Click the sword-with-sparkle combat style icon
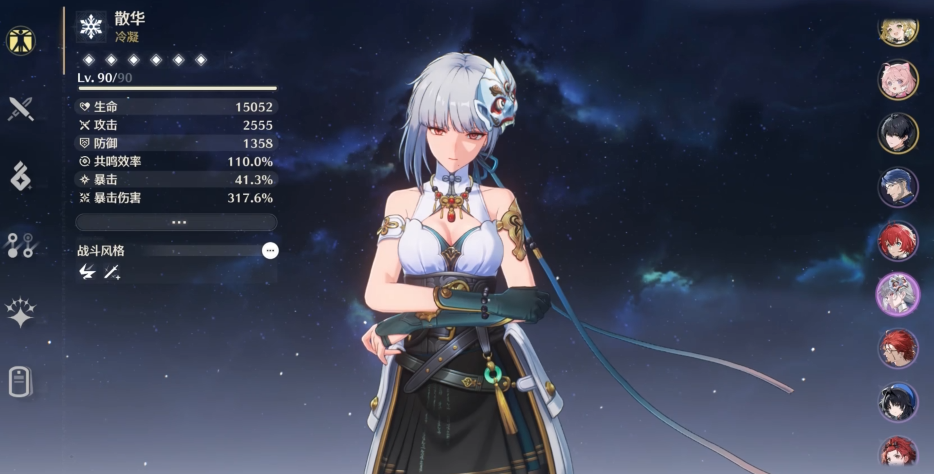Screen dimensions: 934x474 (x=112, y=272)
